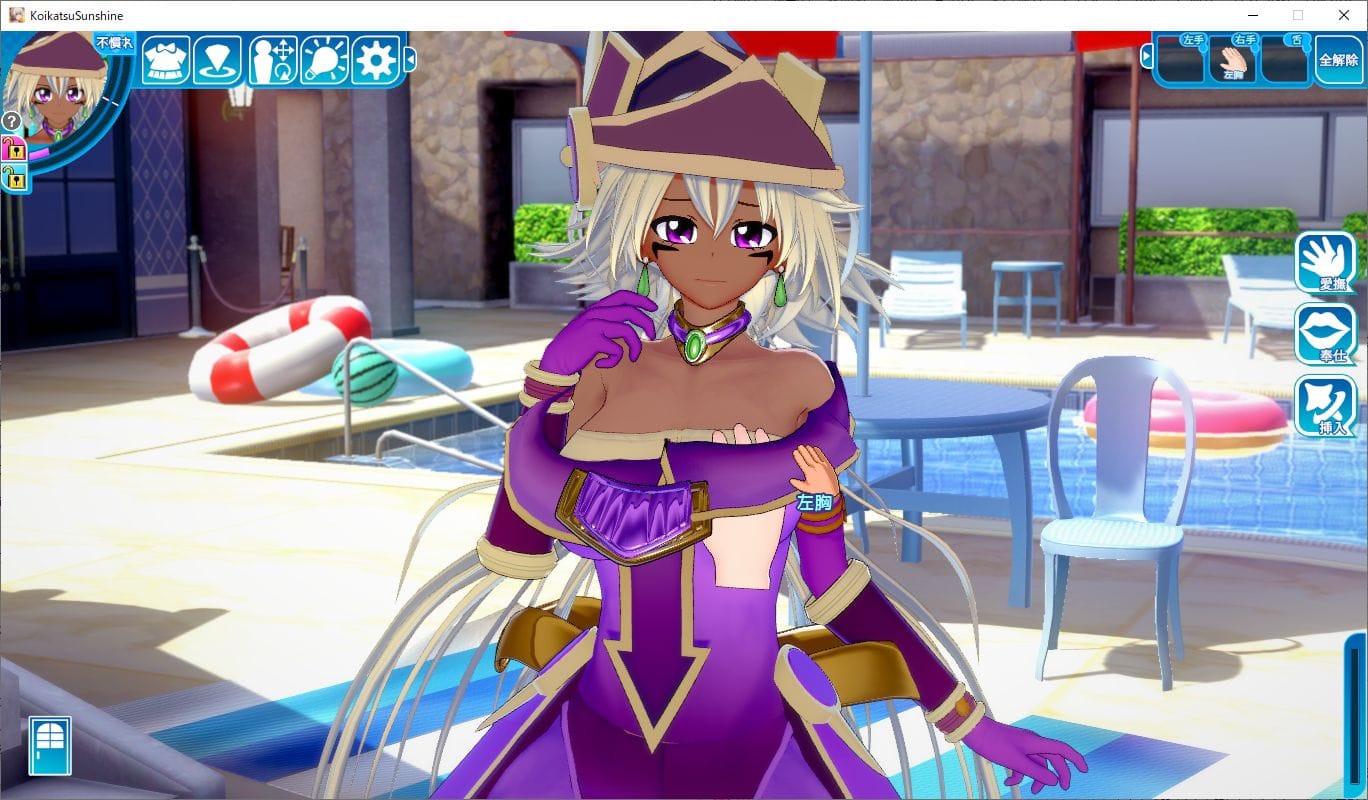Screen dimensions: 1368x800
Task: Open the gear settings menu
Action: (x=376, y=60)
